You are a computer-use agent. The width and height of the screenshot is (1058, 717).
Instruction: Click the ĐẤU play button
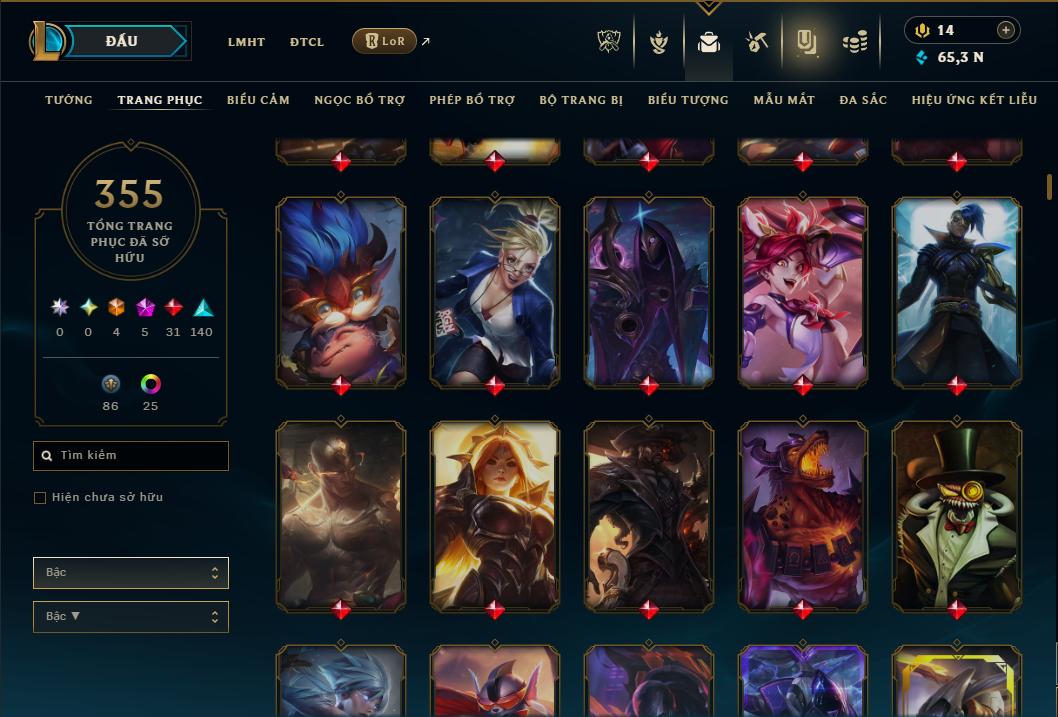(x=122, y=41)
